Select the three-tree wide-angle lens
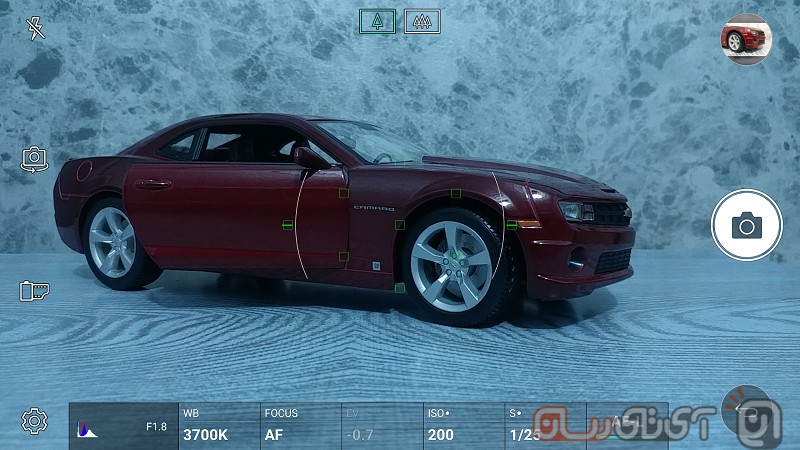Screen dimensions: 800x450 click(422, 21)
